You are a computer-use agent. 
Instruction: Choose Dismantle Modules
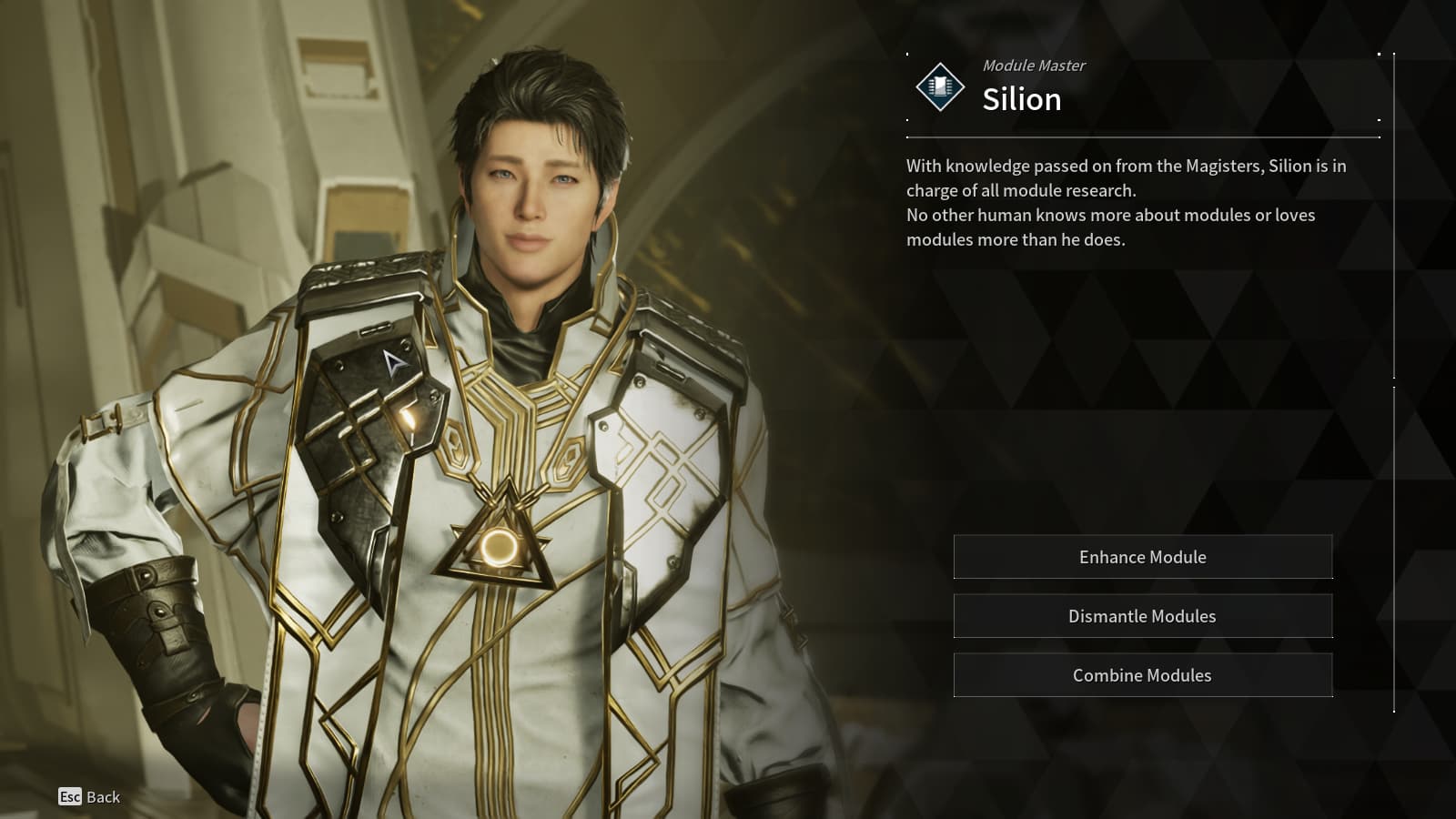(1142, 616)
